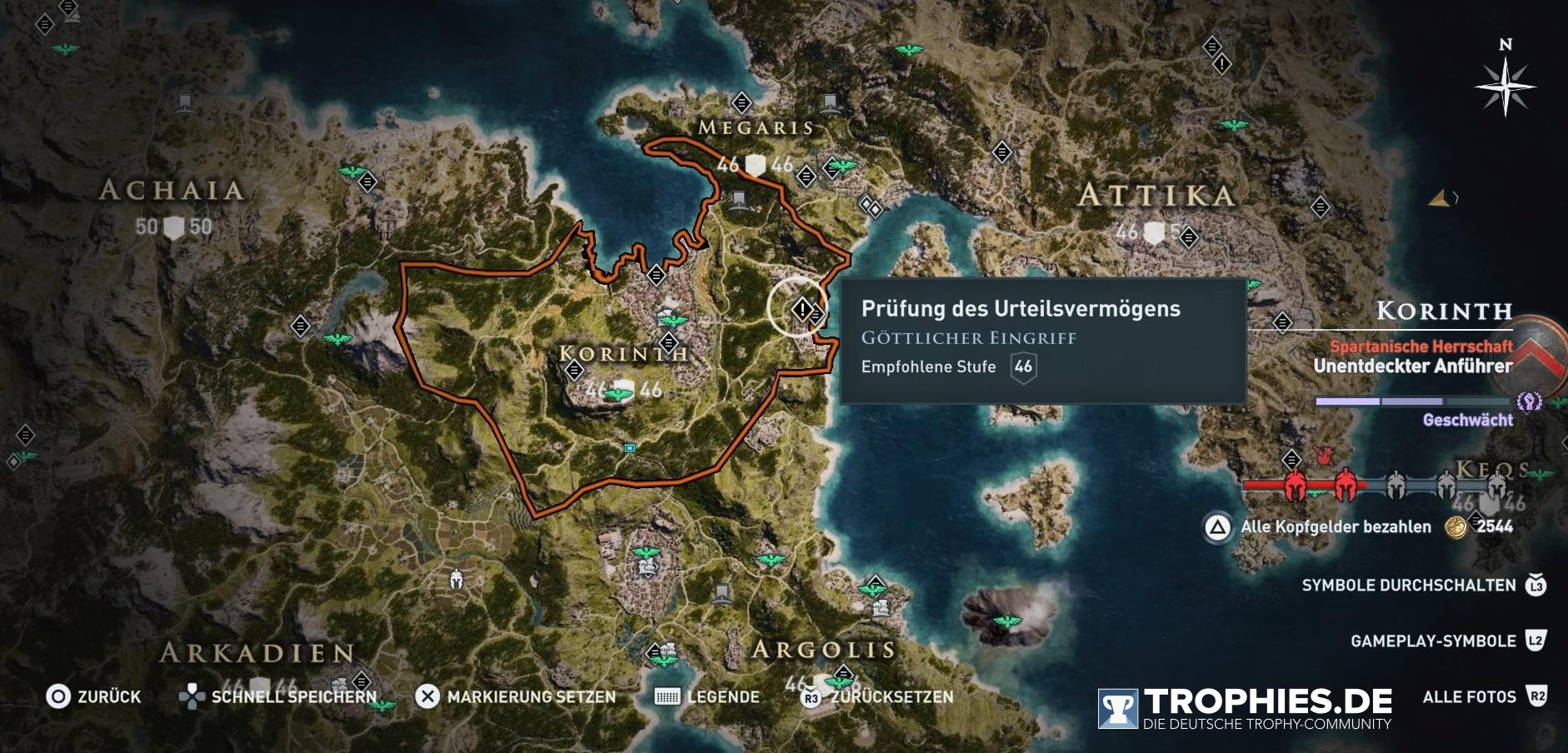Screen dimensions: 1568x753
Task: Go back using the Zurück option
Action: click(93, 696)
